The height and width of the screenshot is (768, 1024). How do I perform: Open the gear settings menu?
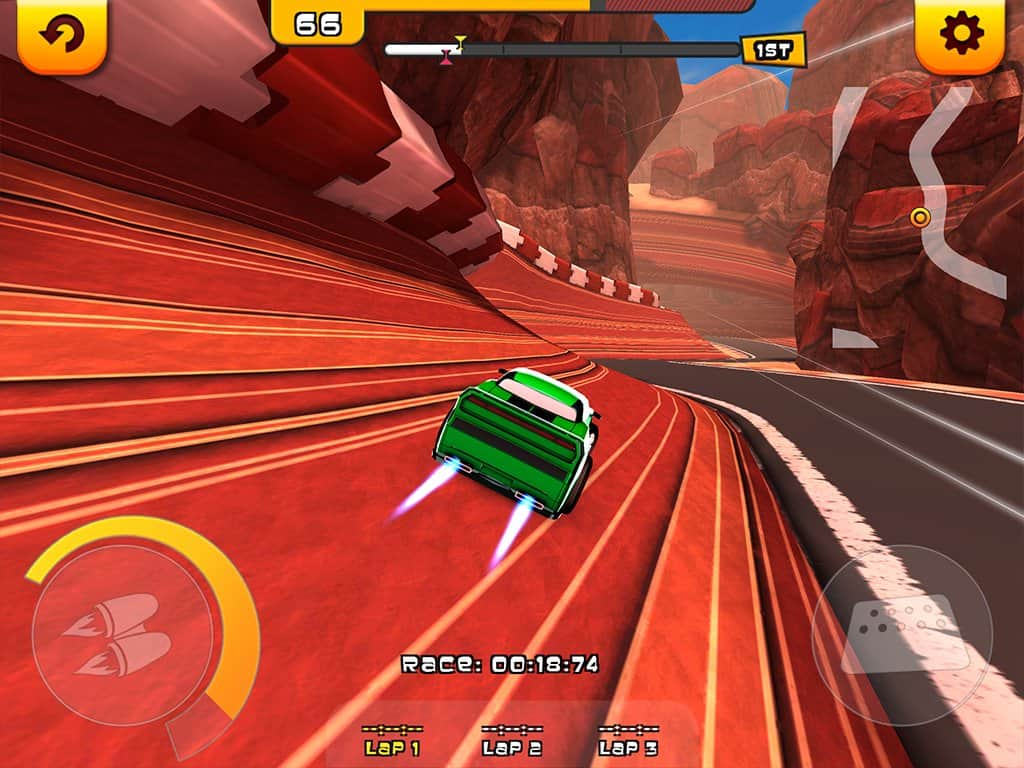click(961, 35)
